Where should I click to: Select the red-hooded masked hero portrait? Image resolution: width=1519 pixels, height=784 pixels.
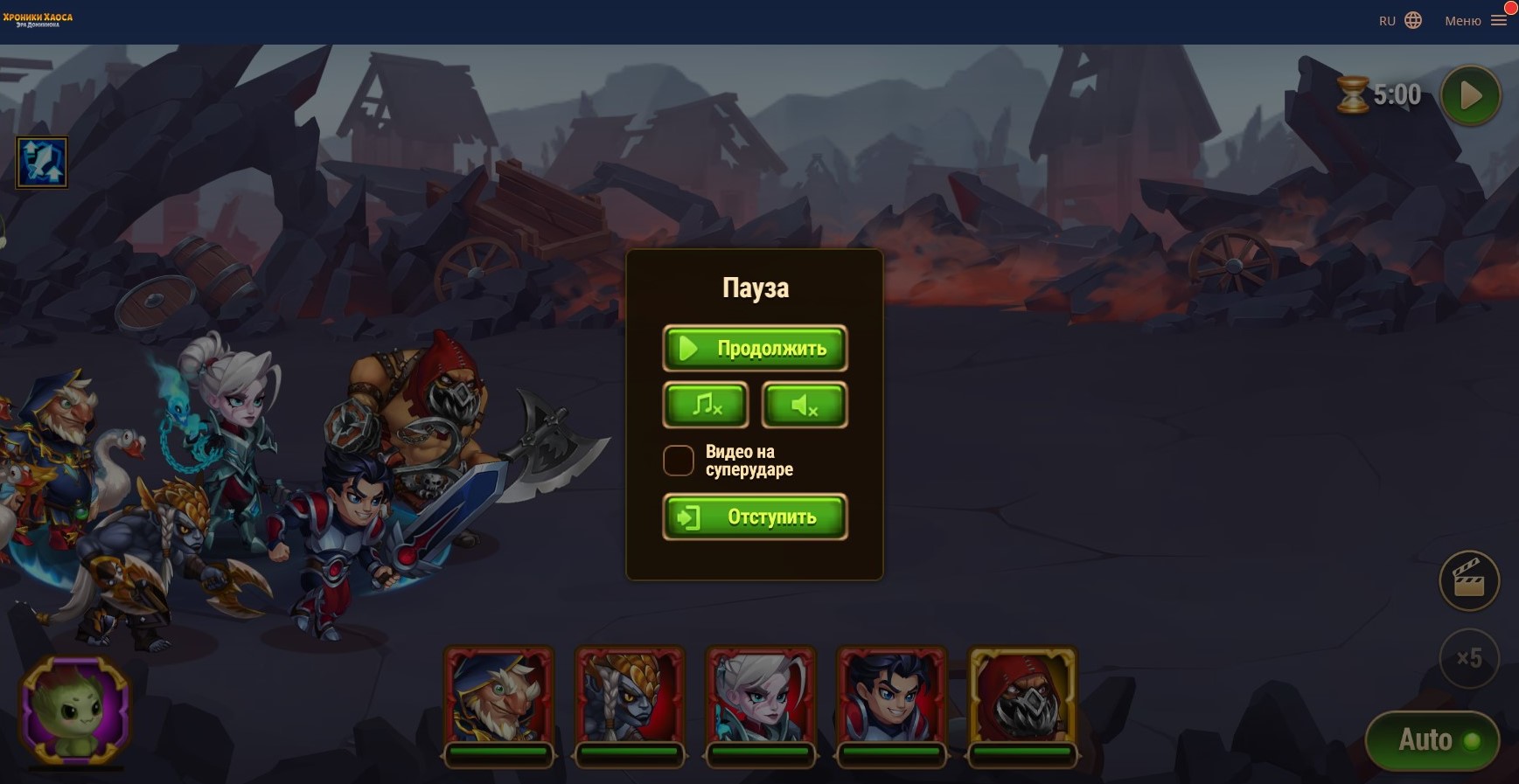tap(1022, 697)
